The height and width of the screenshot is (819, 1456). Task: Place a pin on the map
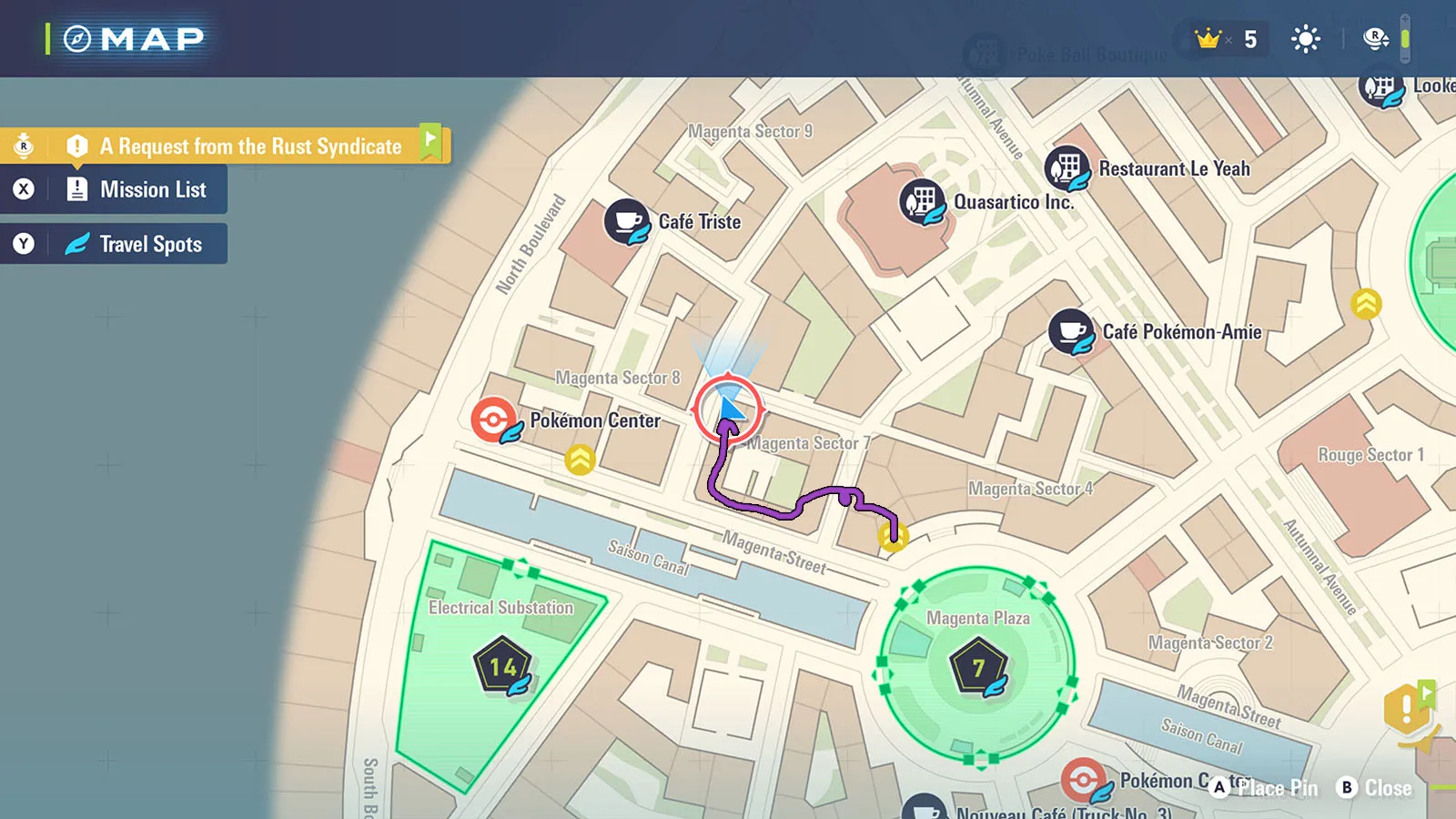[1265, 788]
